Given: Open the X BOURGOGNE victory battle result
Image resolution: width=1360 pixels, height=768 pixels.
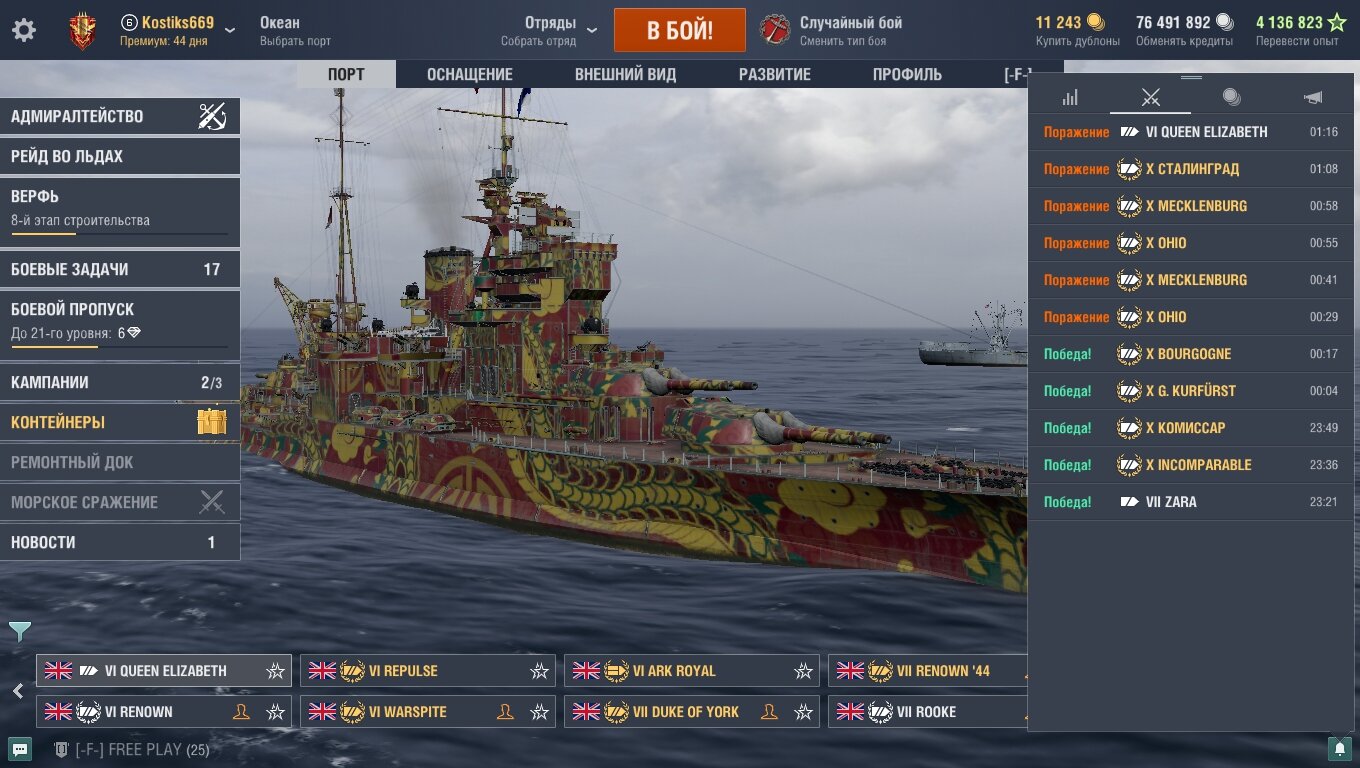Looking at the screenshot, I should pyautogui.click(x=1188, y=354).
